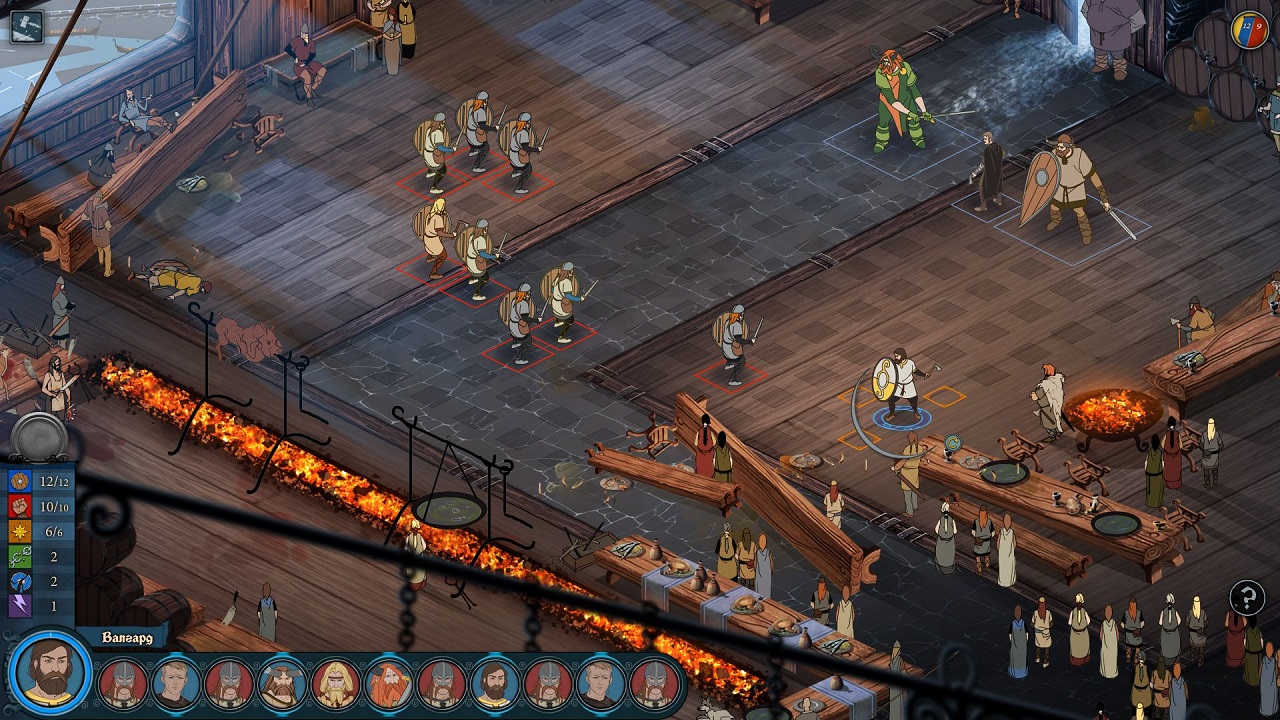Pick the blonde headband warrior portrait
This screenshot has height=720, width=1280.
(x=335, y=684)
